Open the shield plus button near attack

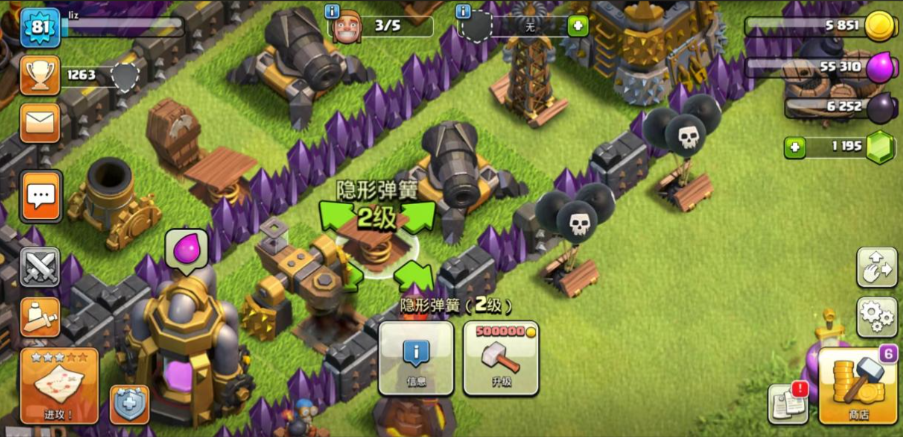click(129, 403)
